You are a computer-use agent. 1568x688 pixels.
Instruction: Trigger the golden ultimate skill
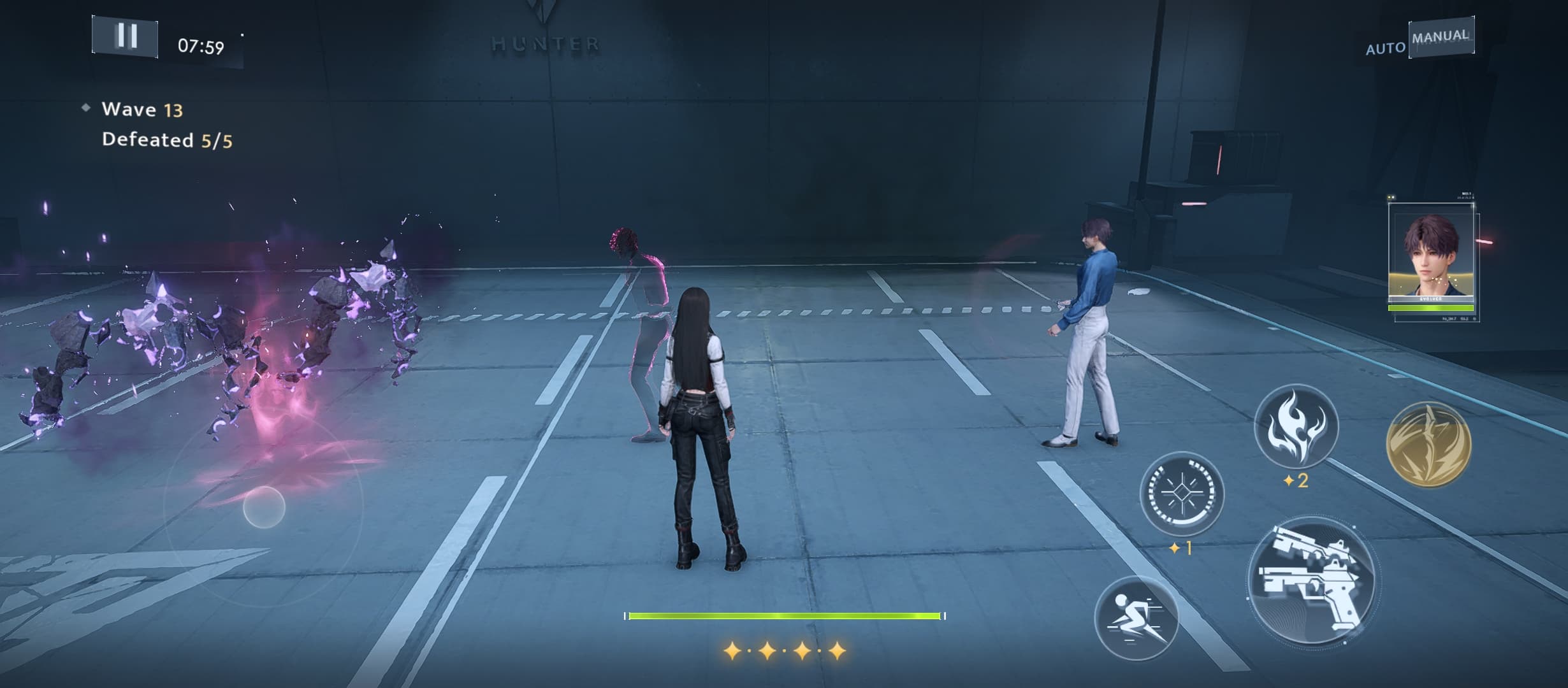pos(1428,444)
